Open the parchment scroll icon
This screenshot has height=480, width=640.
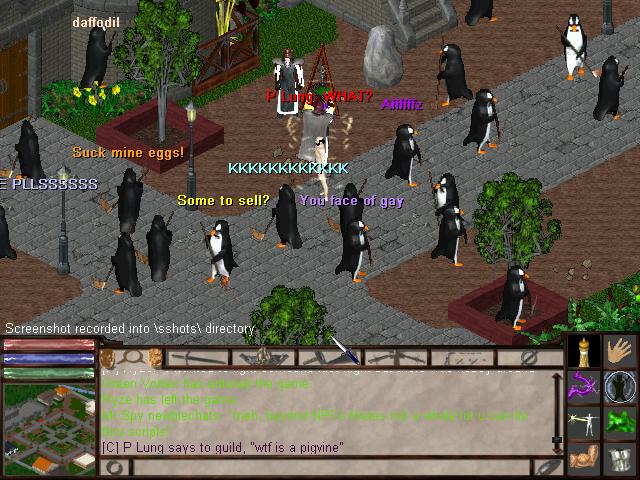(622, 459)
